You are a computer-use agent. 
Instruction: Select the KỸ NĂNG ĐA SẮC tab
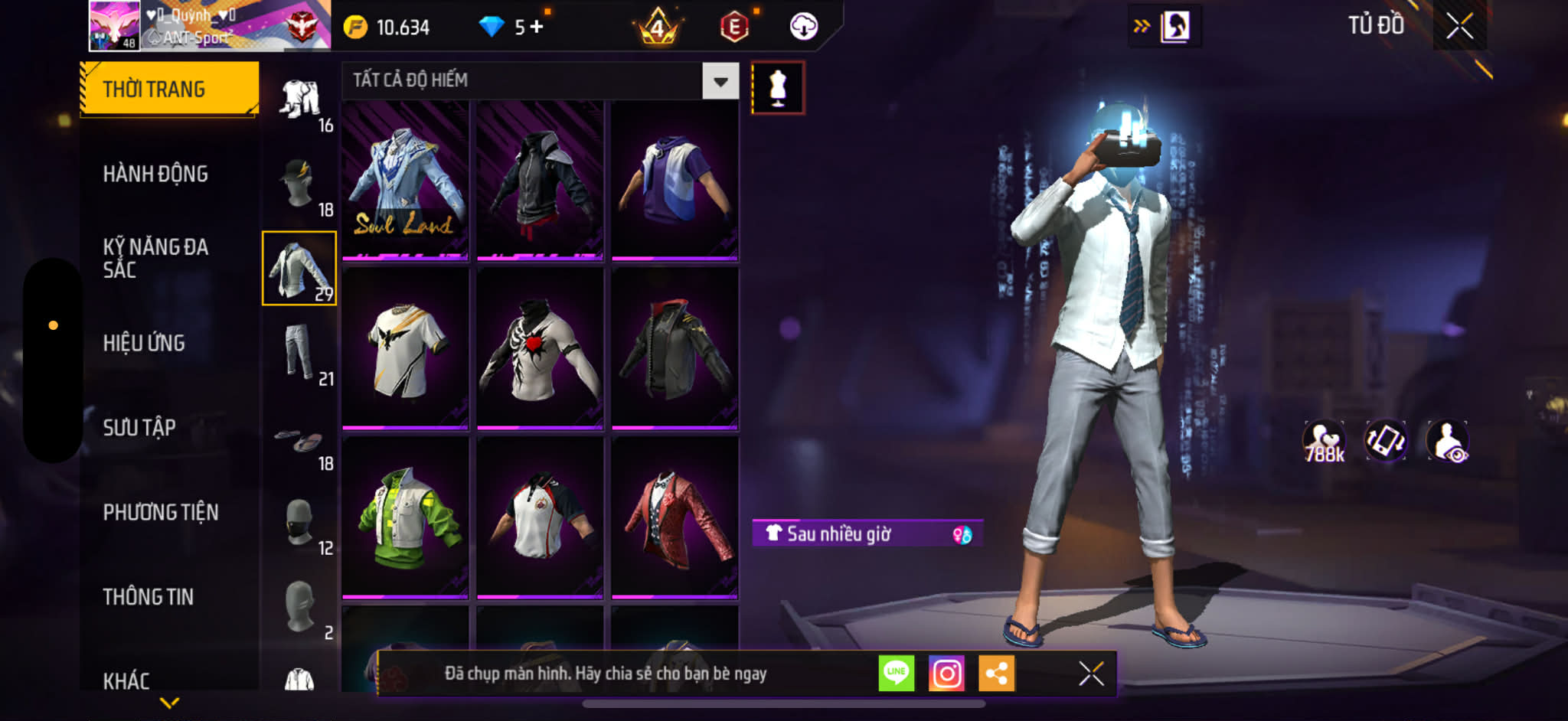coord(155,258)
